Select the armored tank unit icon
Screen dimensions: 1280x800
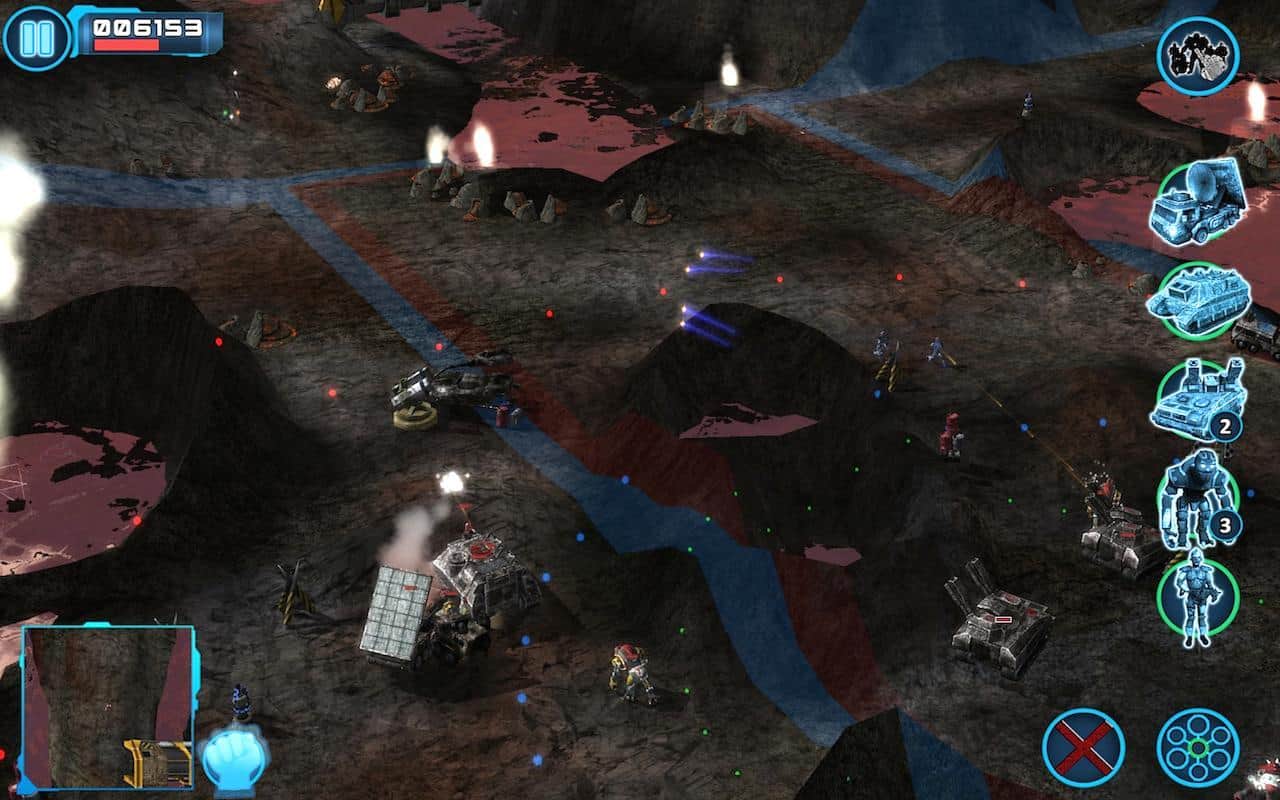(1197, 298)
